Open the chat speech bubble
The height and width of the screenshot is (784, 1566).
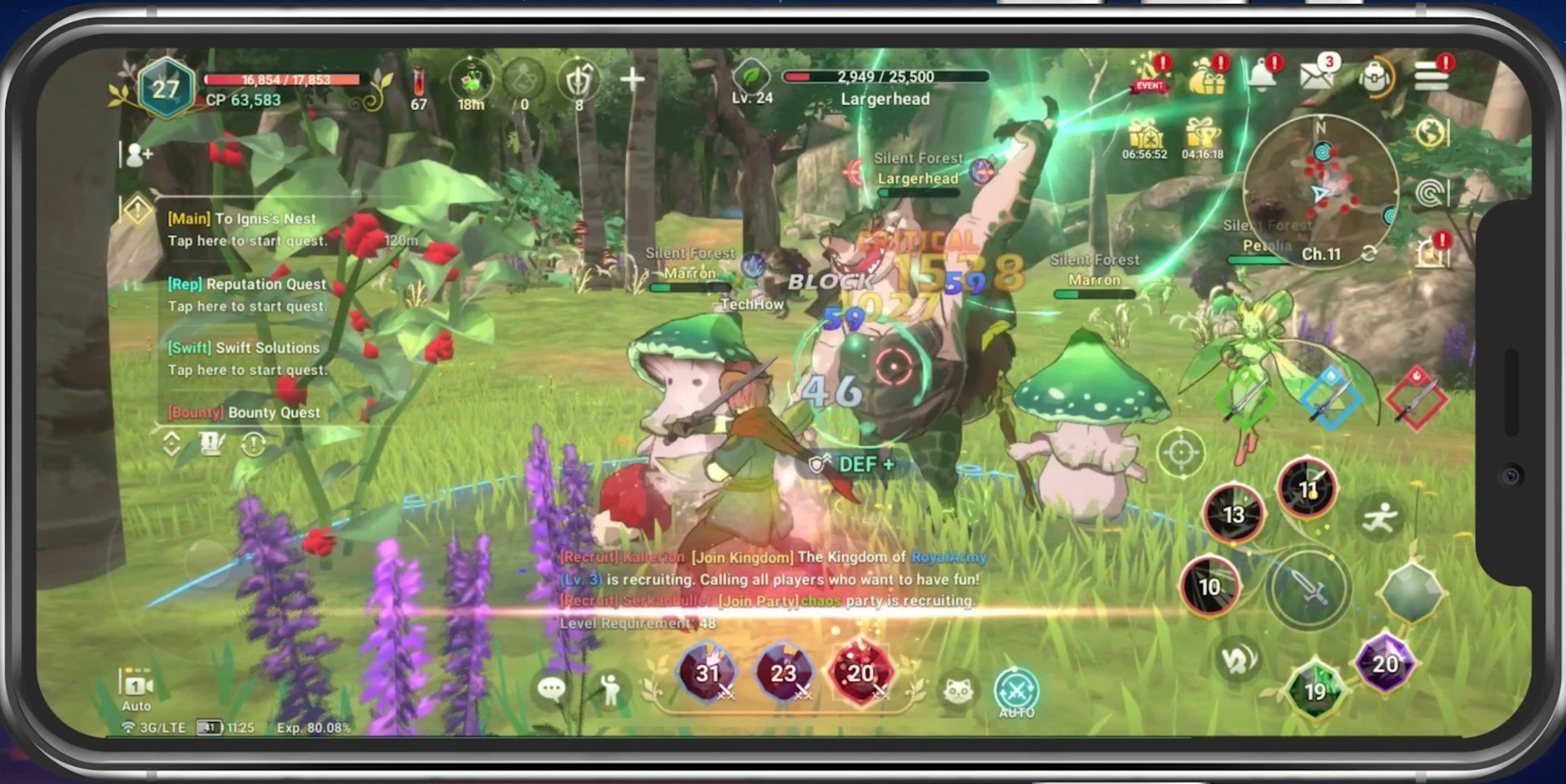552,689
